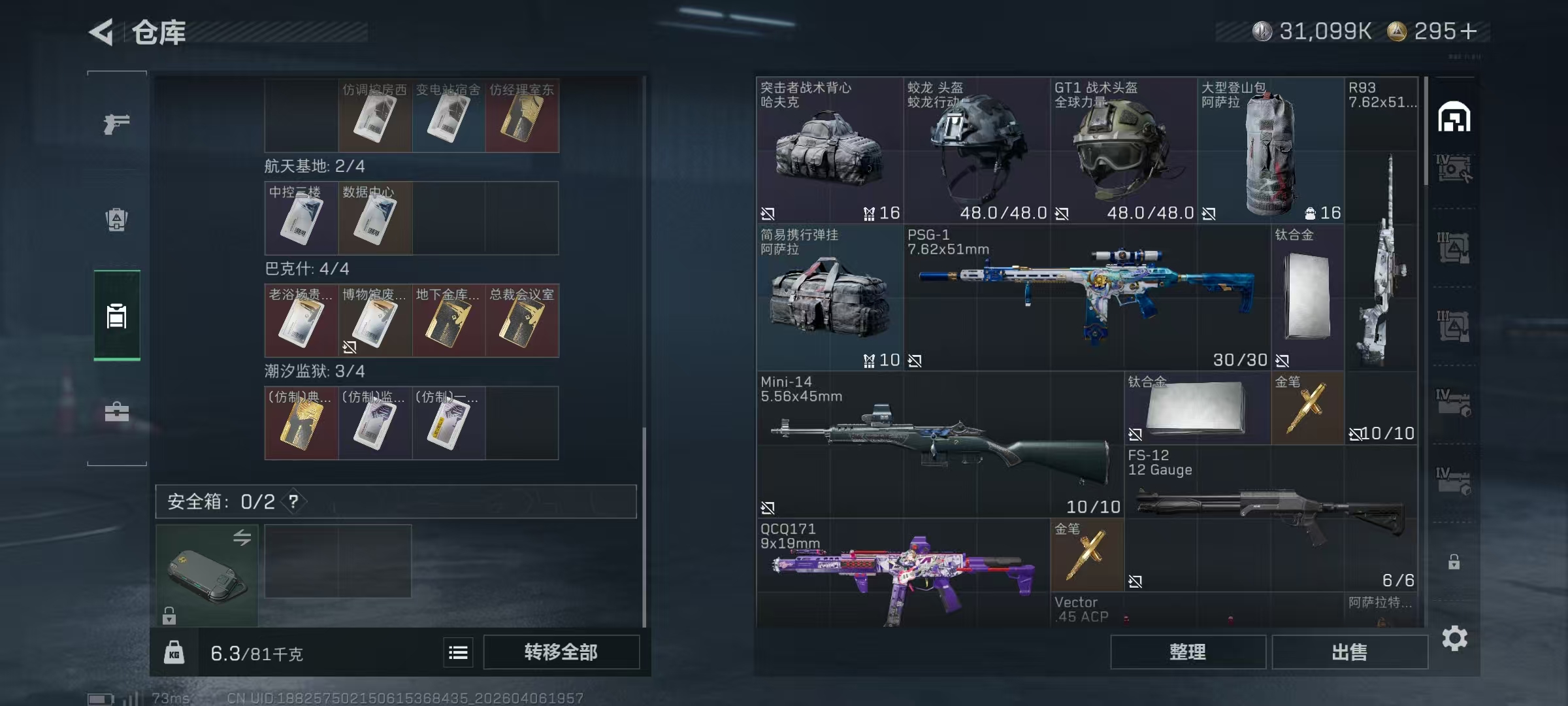Select the Mini-14 rifle

pos(939,445)
